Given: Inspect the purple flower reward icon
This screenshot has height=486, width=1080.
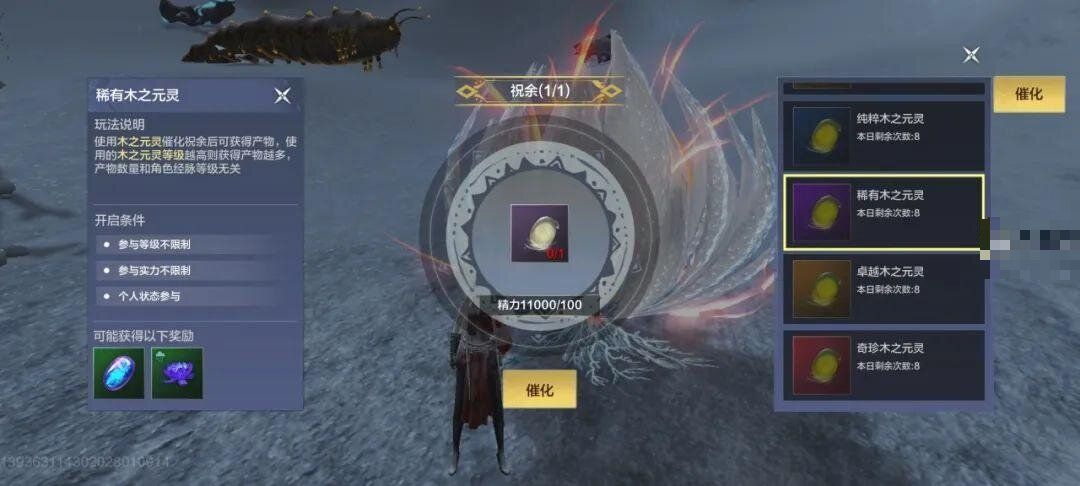Looking at the screenshot, I should 177,373.
